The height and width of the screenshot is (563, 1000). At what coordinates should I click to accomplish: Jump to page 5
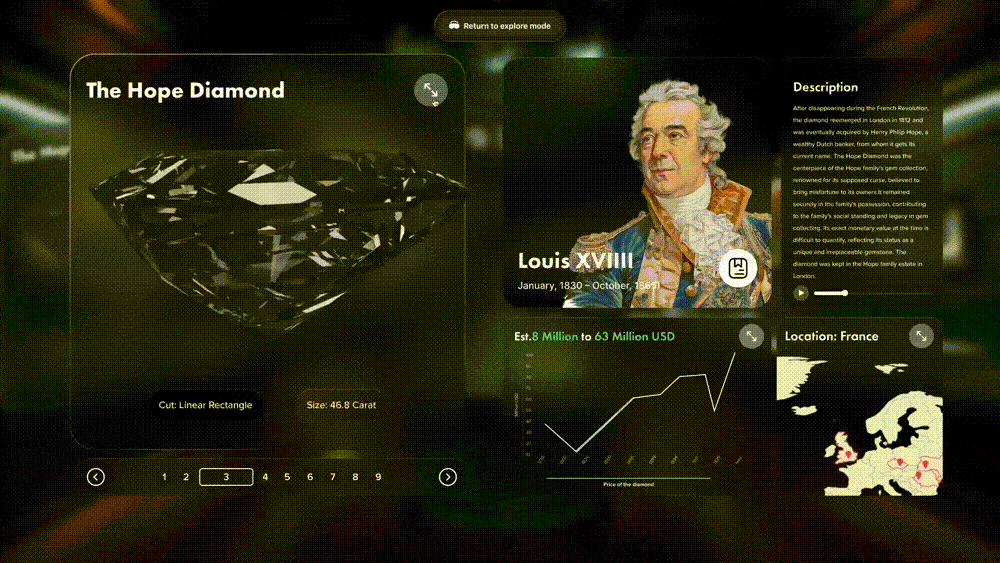point(287,477)
